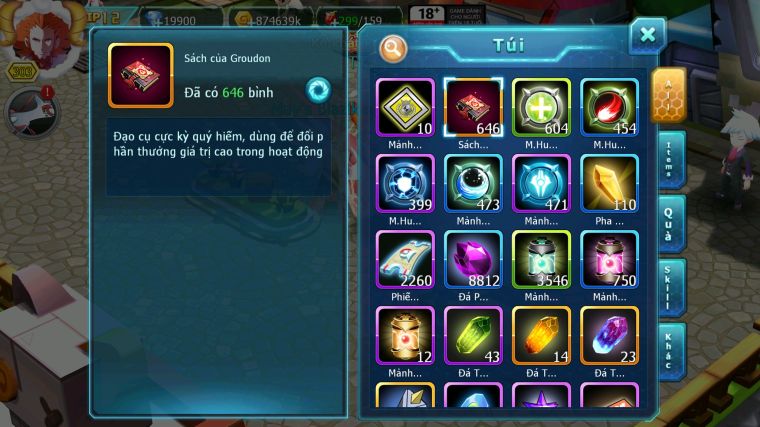Open the Skill tab in the bag
The width and height of the screenshot is (760, 427).
pos(670,287)
